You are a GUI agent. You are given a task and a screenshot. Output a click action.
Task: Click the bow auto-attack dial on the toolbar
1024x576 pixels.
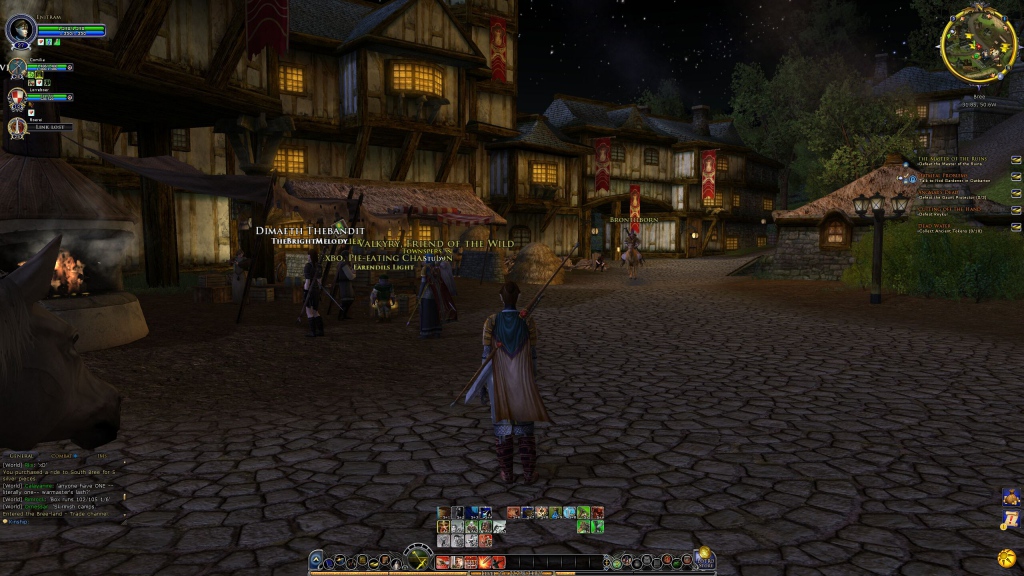click(418, 560)
